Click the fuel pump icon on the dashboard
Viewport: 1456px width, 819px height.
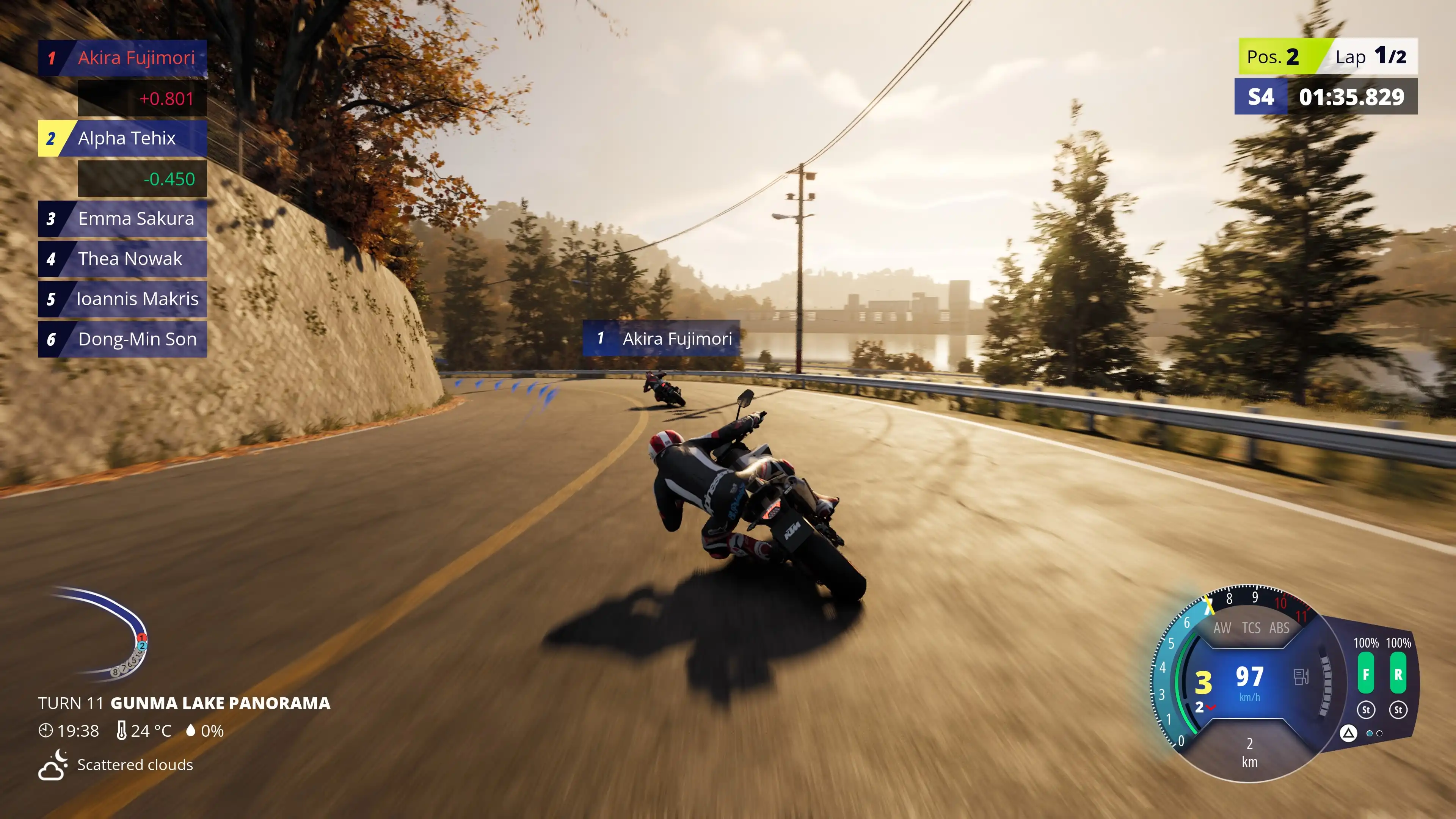pyautogui.click(x=1301, y=676)
